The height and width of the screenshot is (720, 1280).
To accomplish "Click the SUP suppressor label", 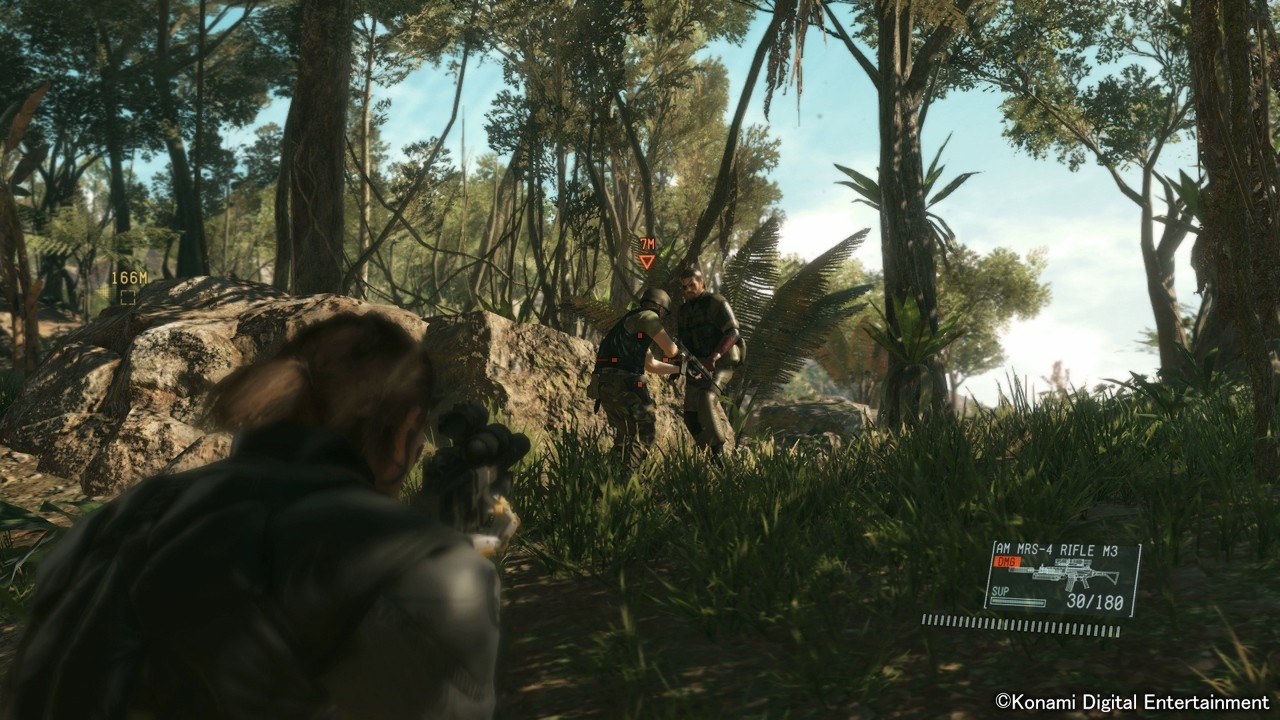I will [x=1000, y=591].
